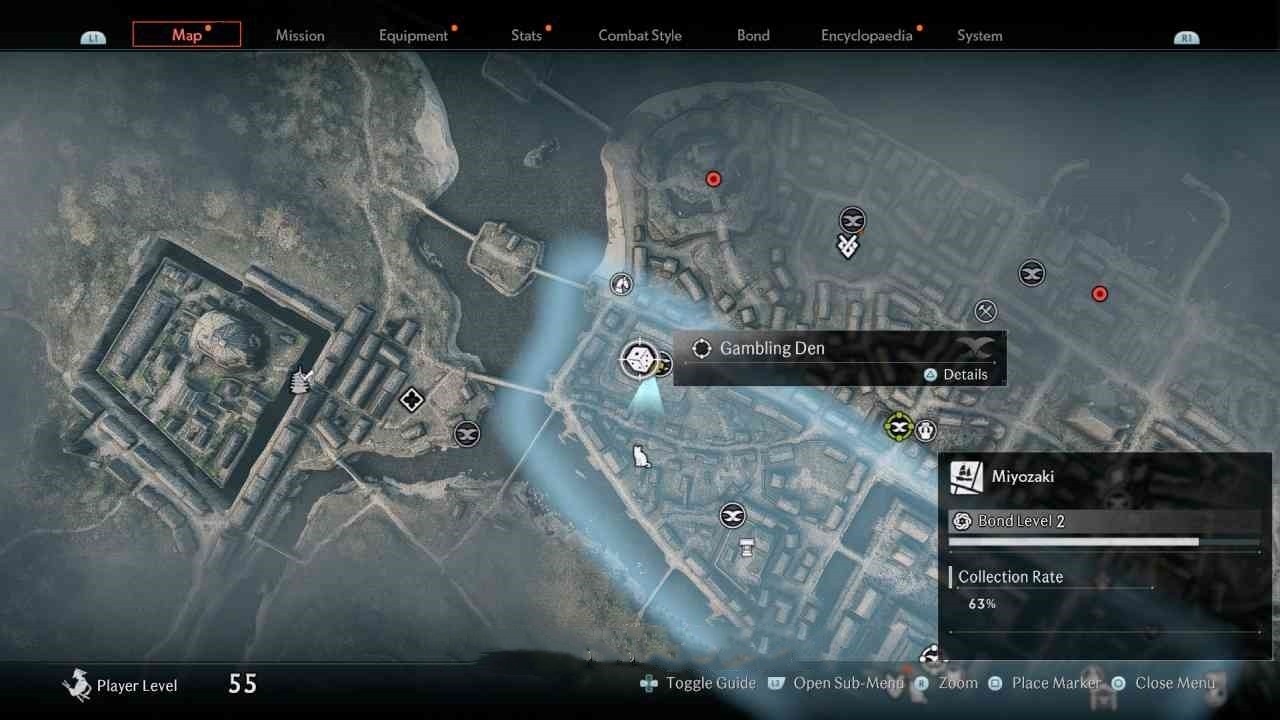Open Details for the Gambling Den
1280x720 pixels.
coord(956,374)
